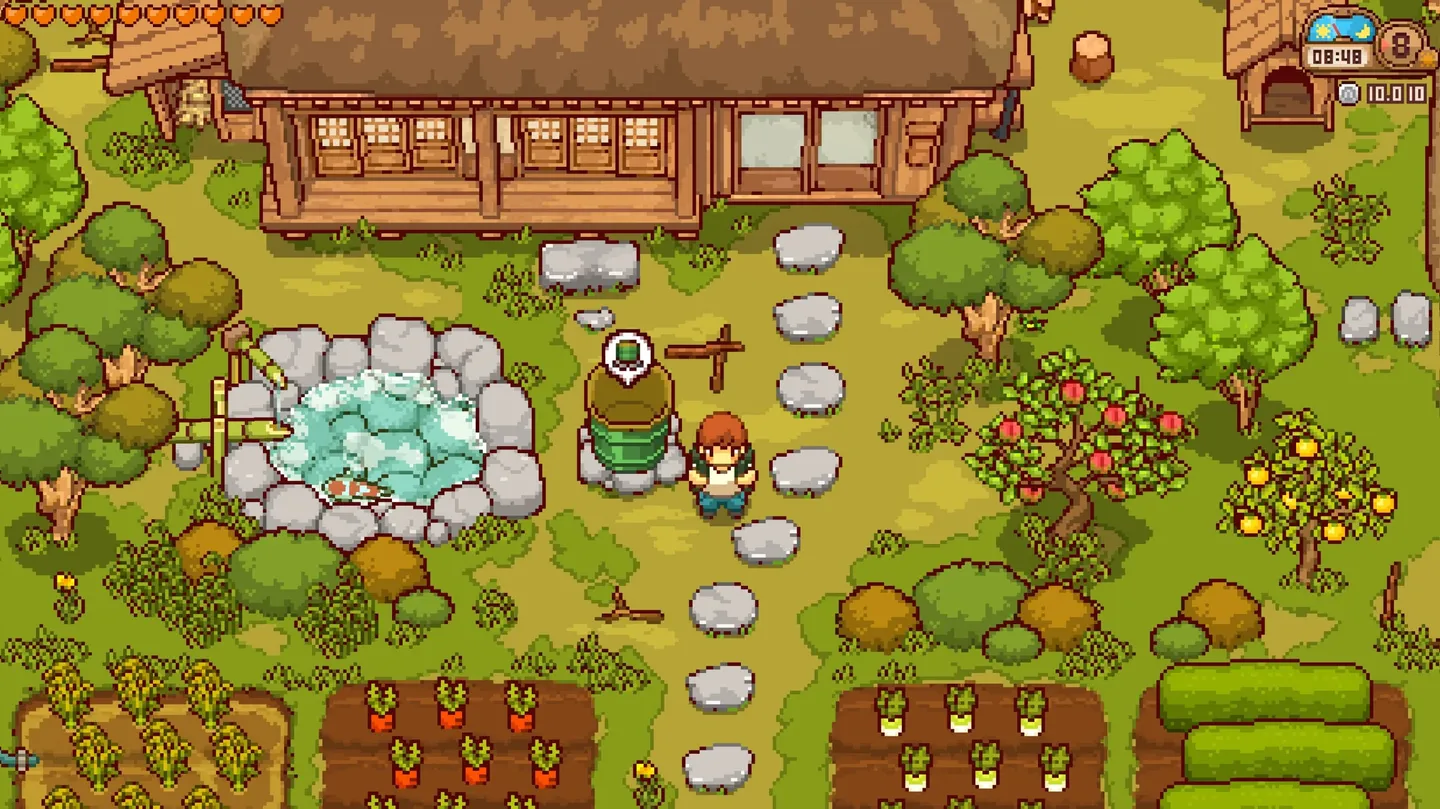Click the sun symbol on the day-night gauge
1440x809 pixels.
click(1322, 31)
